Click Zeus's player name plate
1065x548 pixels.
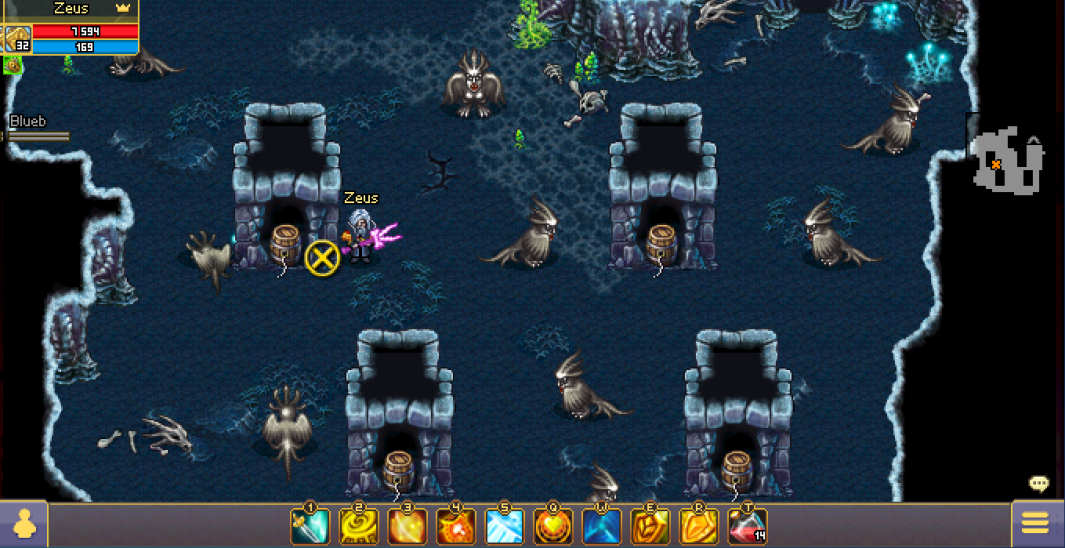tap(70, 8)
